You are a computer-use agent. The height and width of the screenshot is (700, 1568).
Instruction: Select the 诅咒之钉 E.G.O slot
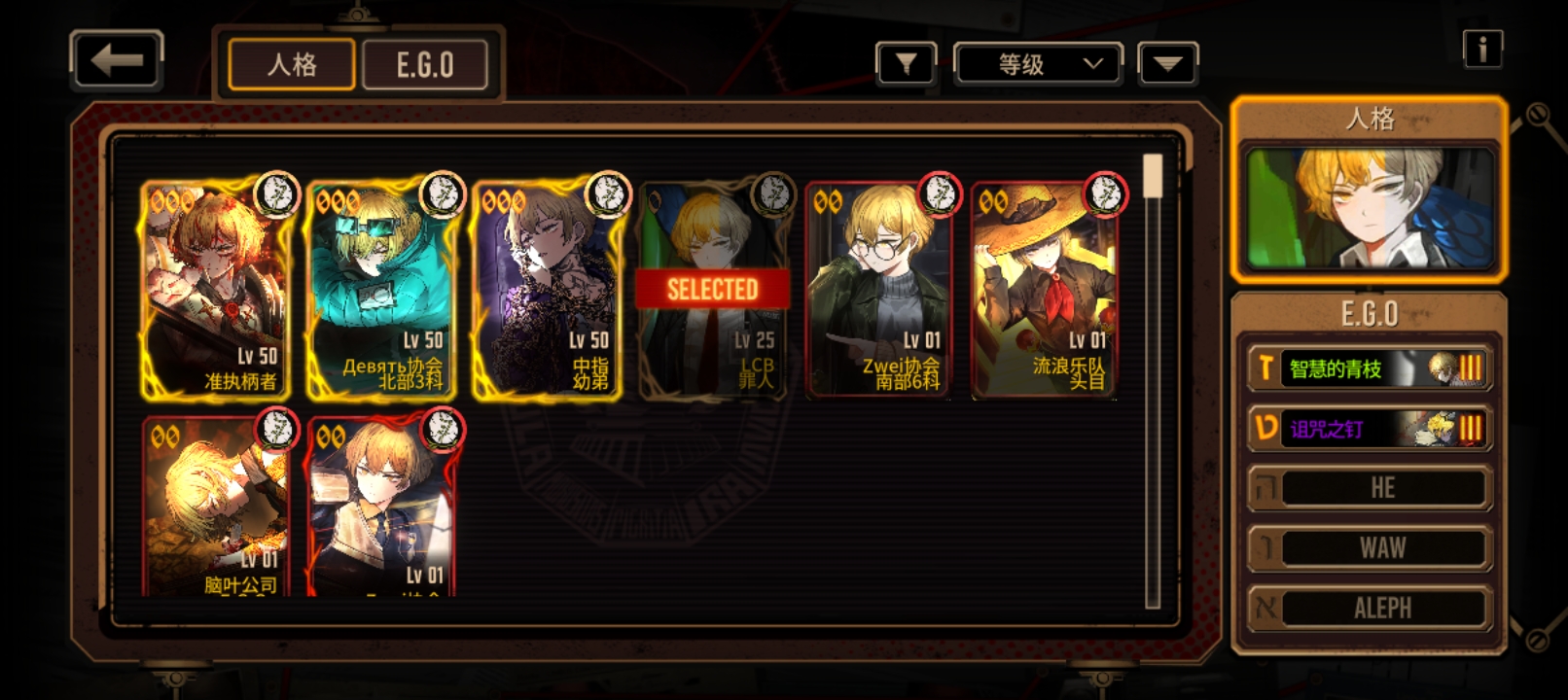click(x=1370, y=429)
